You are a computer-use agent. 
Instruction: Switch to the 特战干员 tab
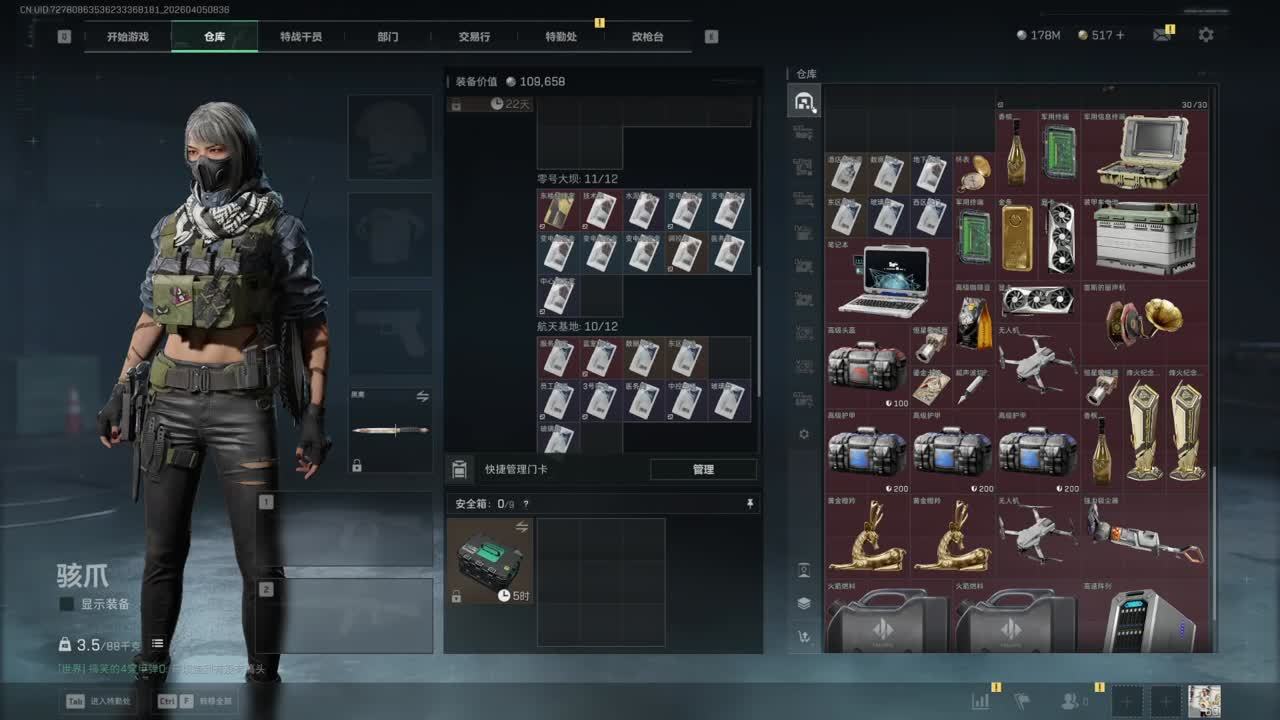coord(301,37)
